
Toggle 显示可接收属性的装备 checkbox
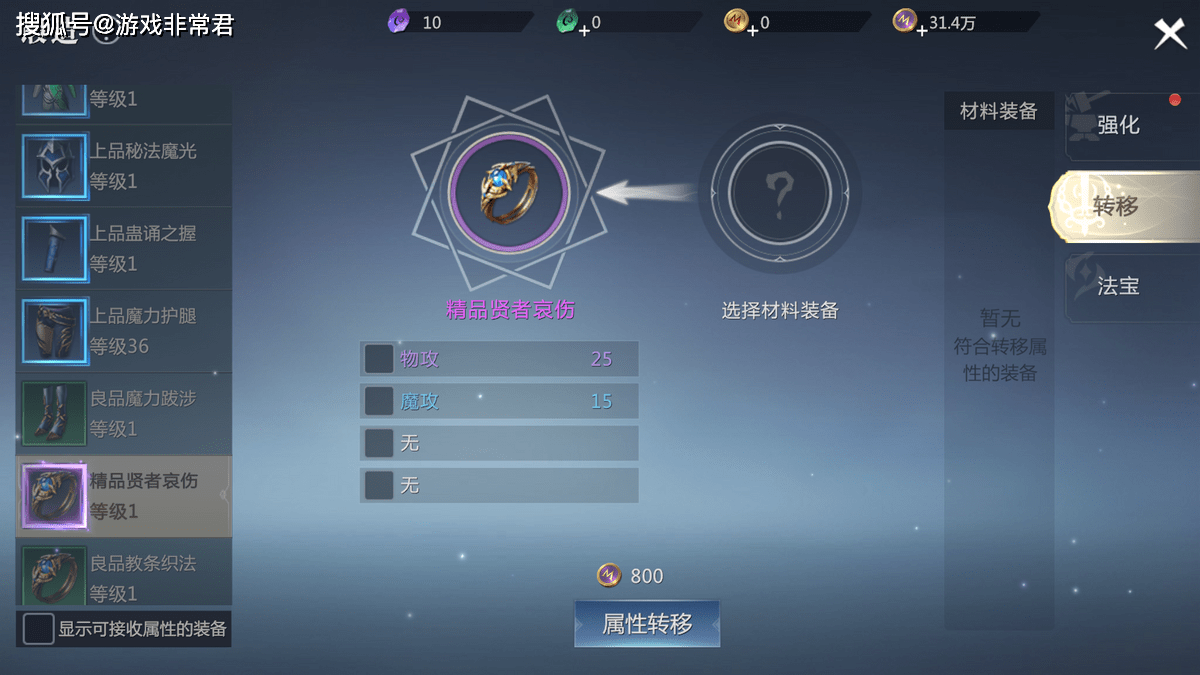tap(39, 629)
